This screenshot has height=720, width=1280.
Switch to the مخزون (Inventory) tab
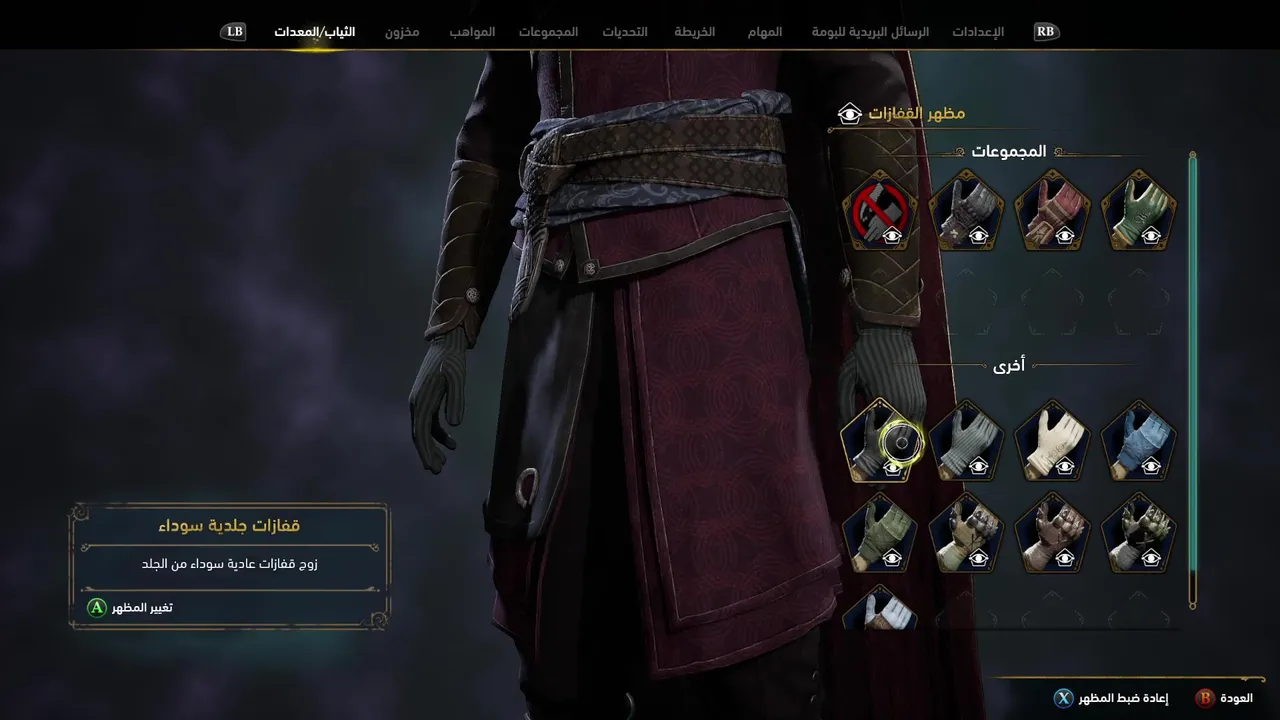tap(402, 32)
